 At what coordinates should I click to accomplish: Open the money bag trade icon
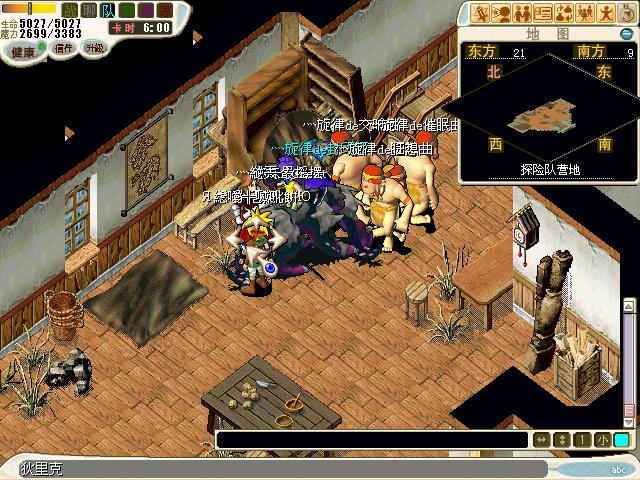click(x=563, y=13)
